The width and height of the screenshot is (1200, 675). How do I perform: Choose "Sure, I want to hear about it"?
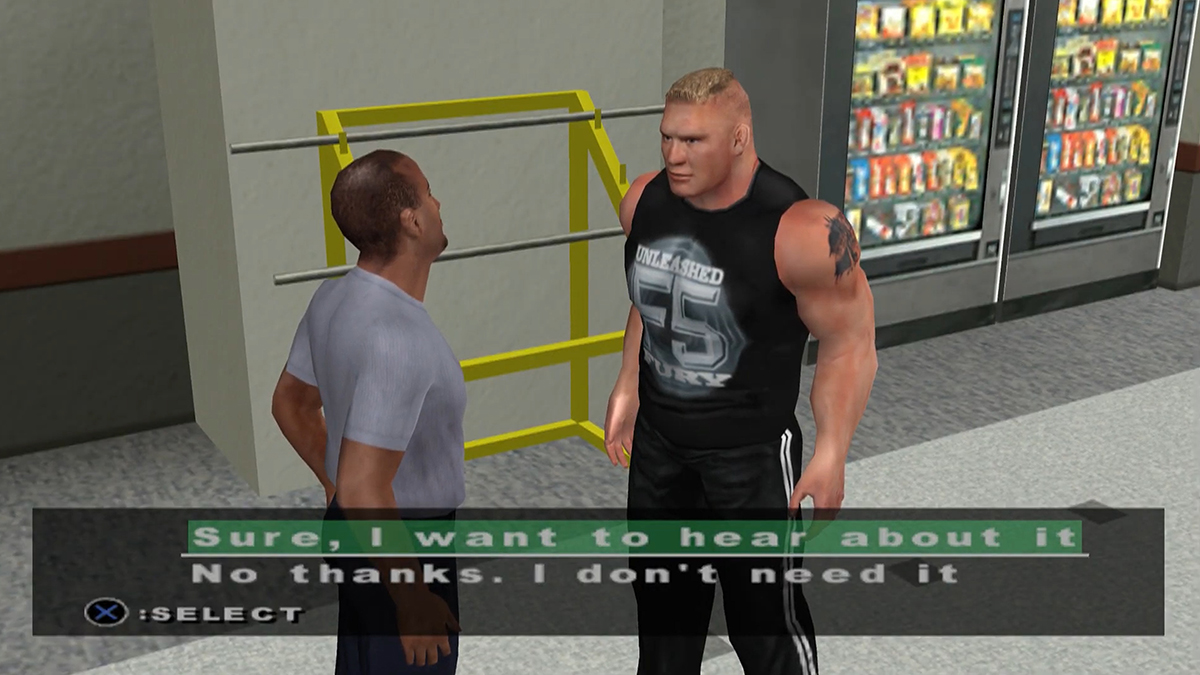point(635,537)
